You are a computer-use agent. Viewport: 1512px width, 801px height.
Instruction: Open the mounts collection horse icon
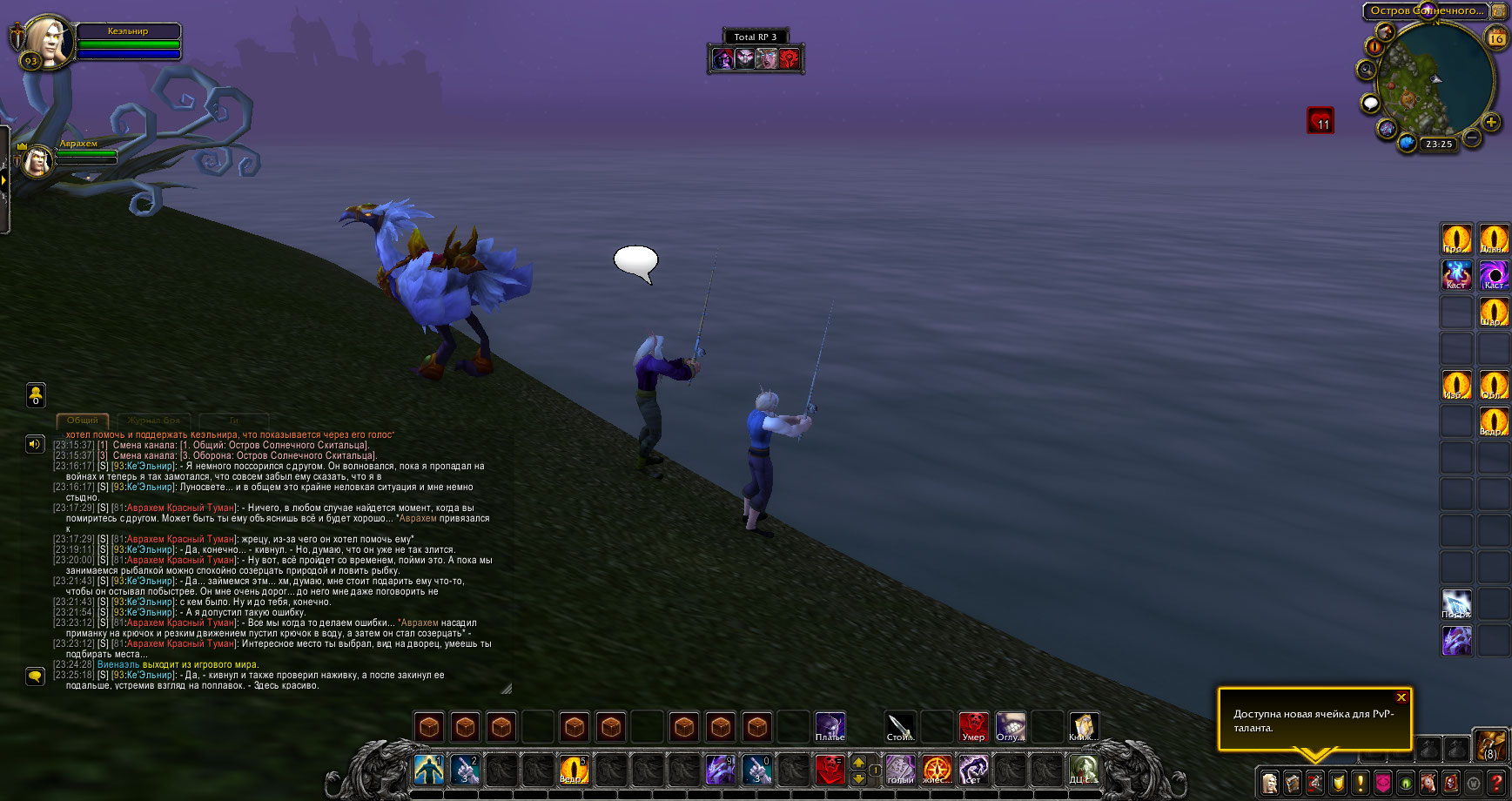(1428, 783)
